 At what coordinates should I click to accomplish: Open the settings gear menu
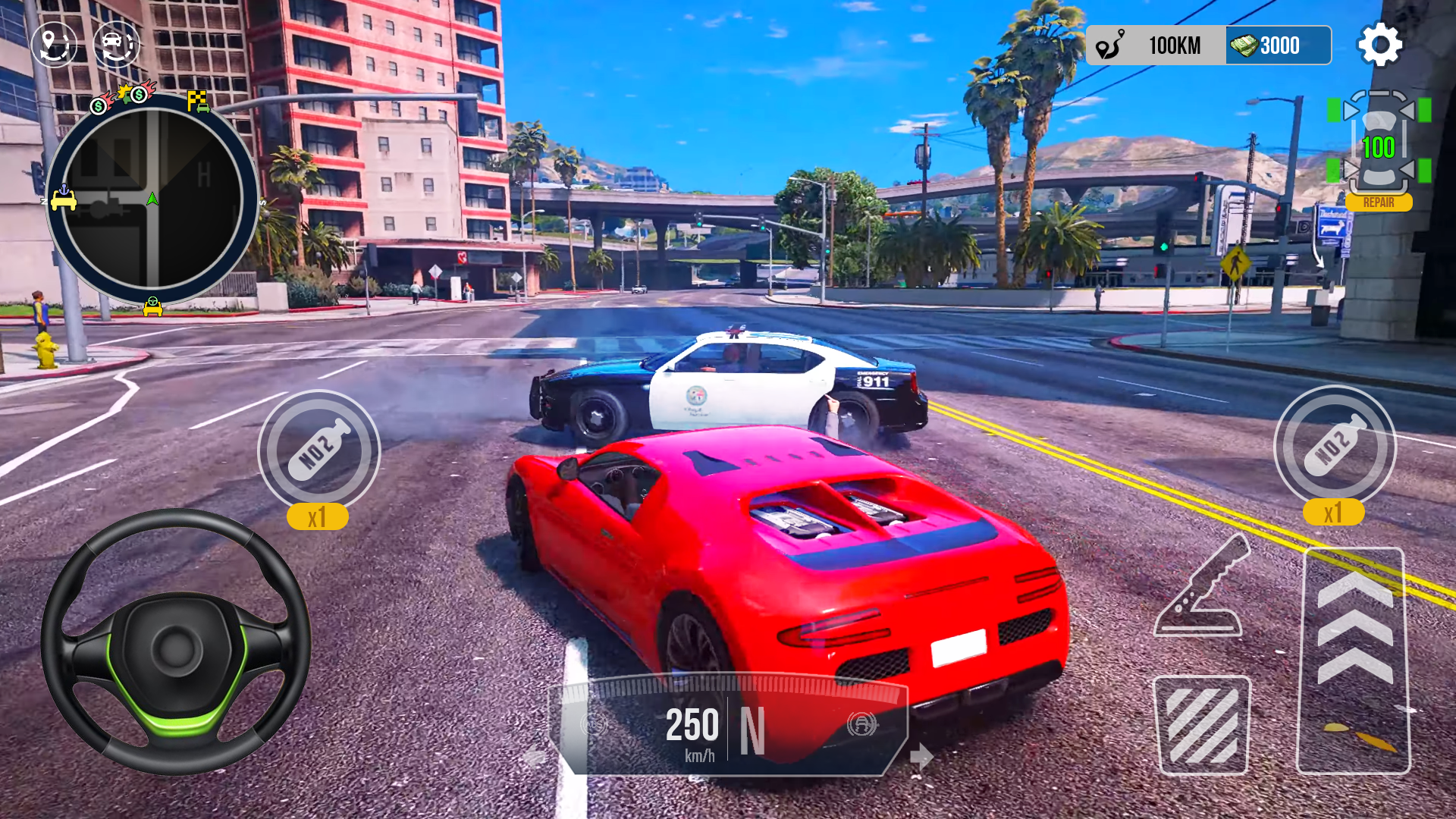pyautogui.click(x=1379, y=45)
